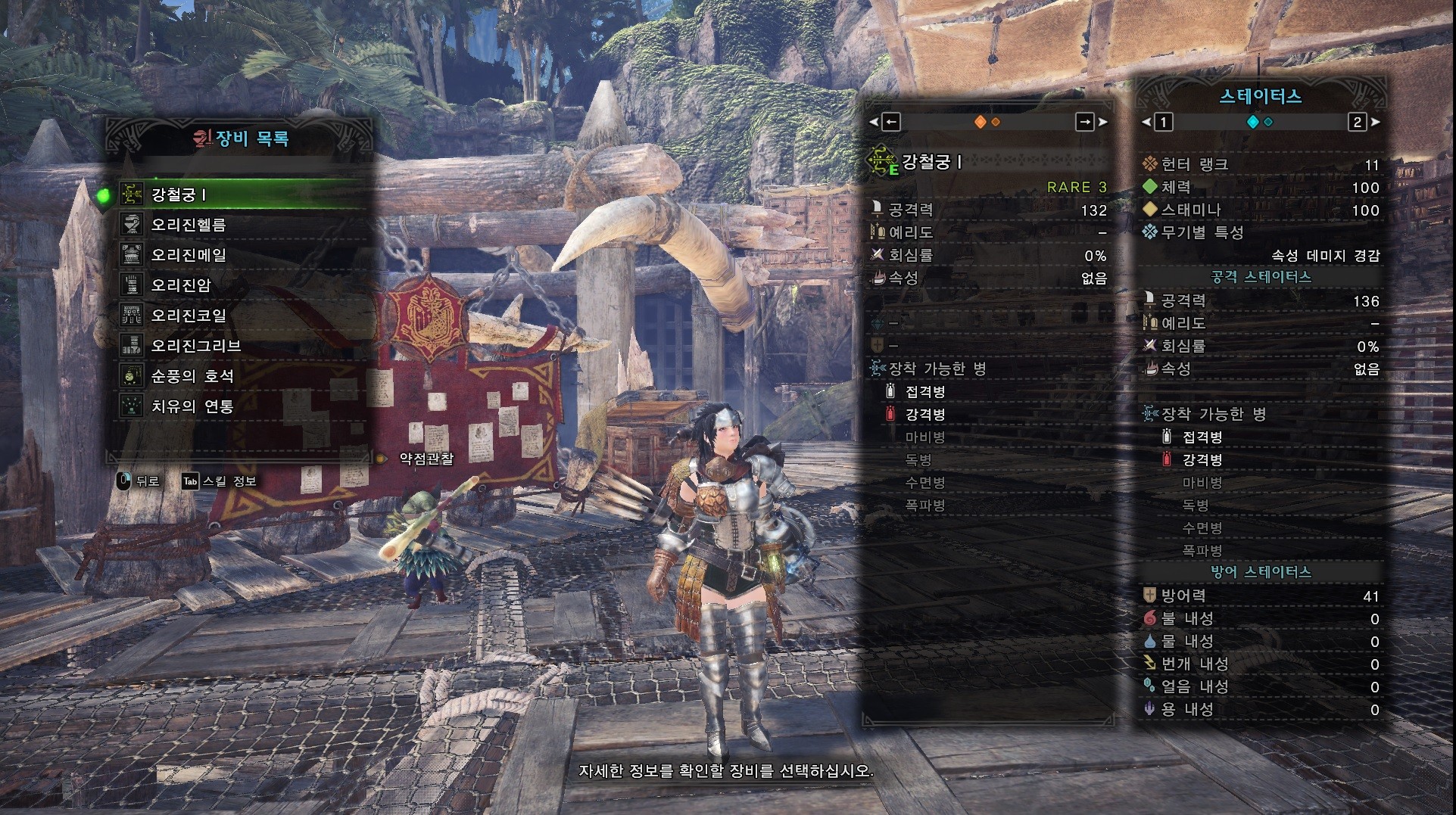Open 스킬 정보 skill info

[220, 481]
